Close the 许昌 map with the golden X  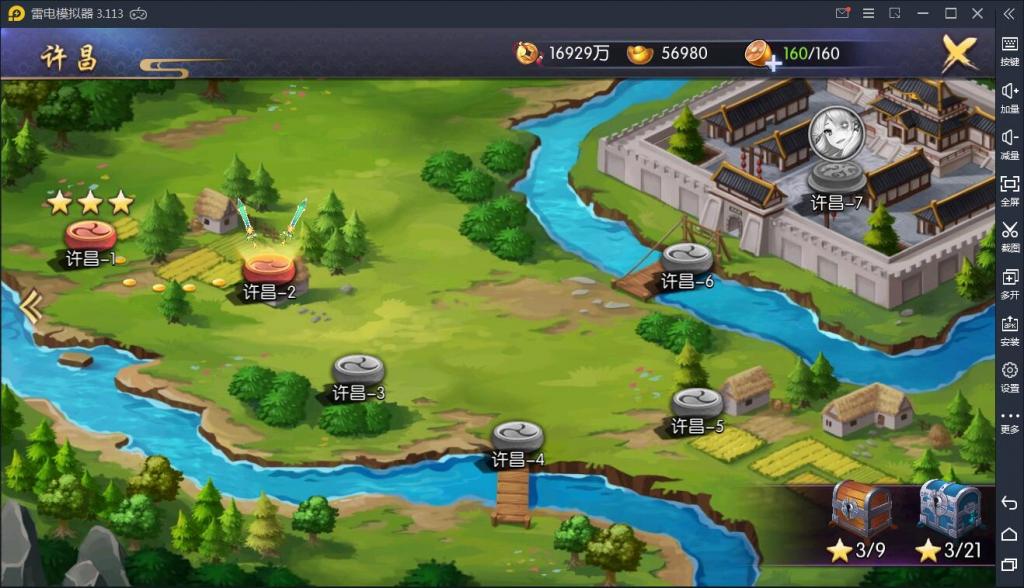click(959, 53)
